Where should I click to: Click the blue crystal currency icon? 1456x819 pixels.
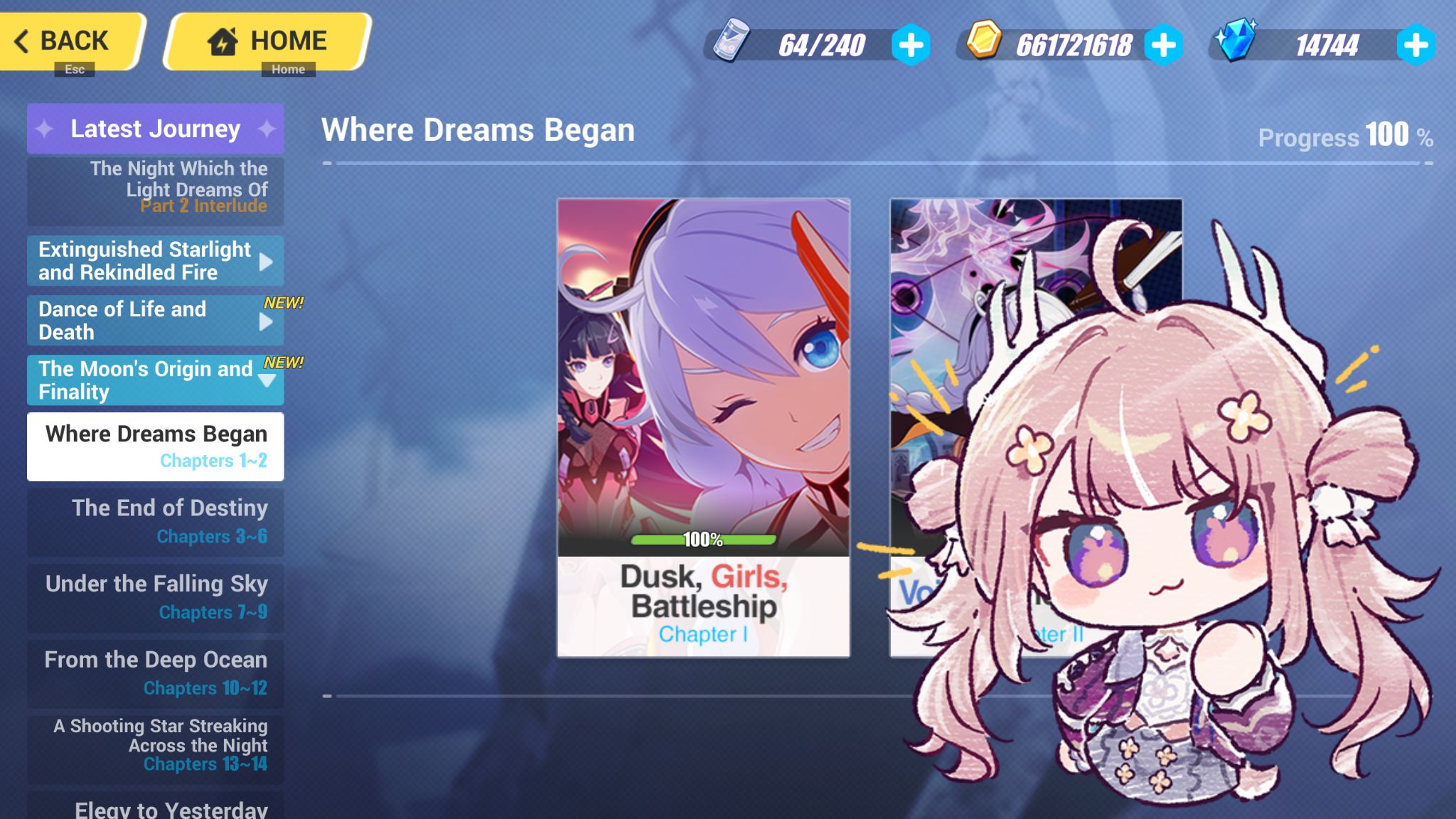pos(1238,44)
